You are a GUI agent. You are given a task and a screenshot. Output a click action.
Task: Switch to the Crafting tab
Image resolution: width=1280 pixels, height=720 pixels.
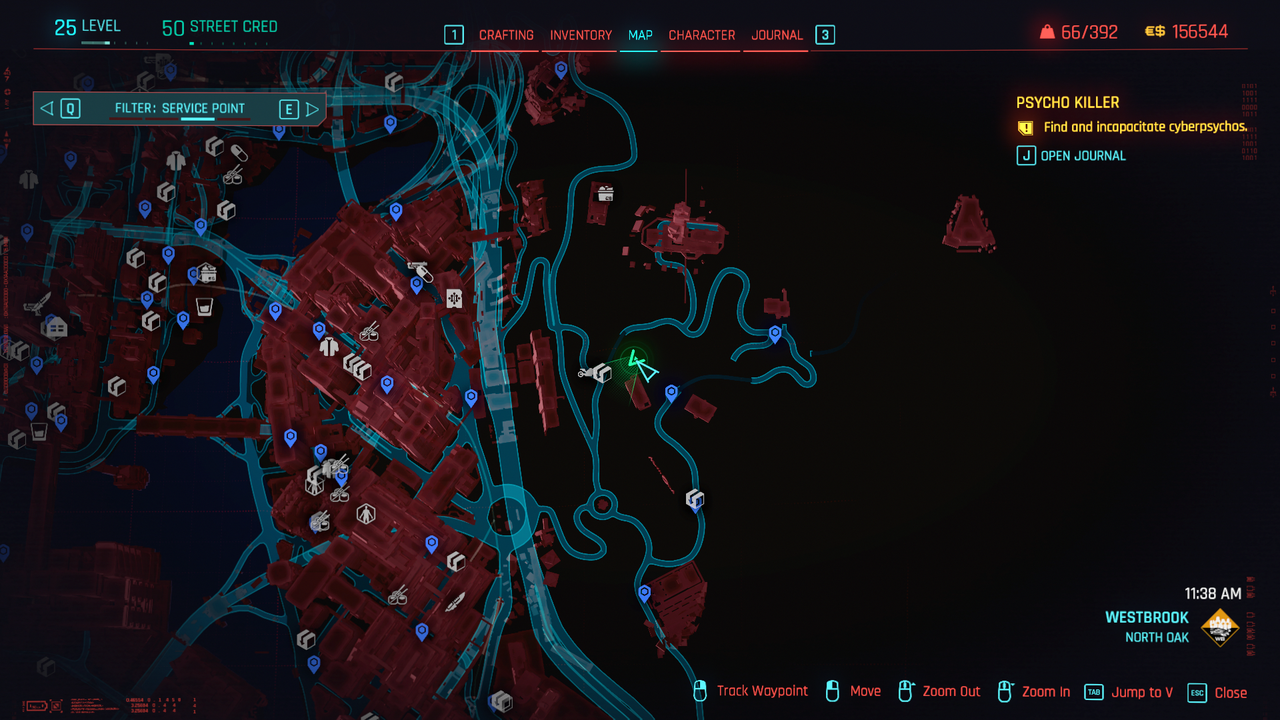click(506, 35)
